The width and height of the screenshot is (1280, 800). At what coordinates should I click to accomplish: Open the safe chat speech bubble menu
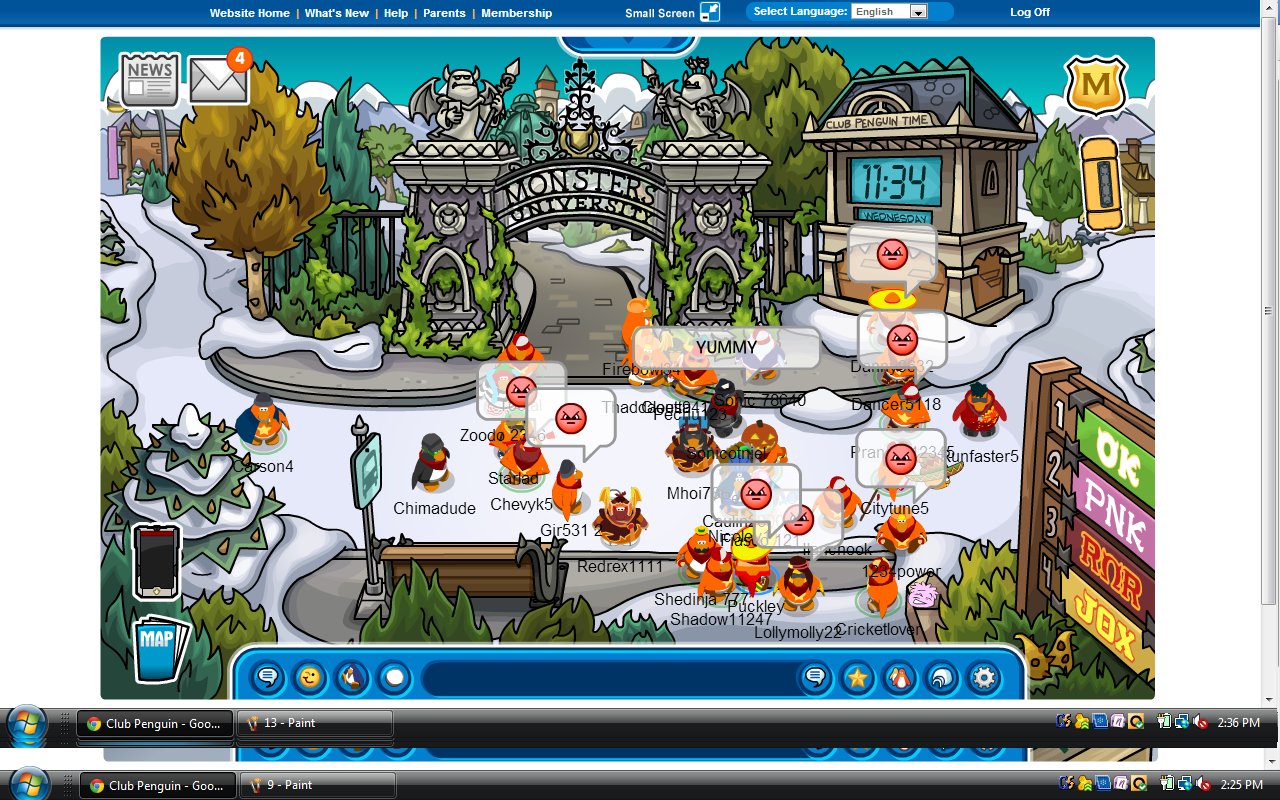click(x=267, y=678)
